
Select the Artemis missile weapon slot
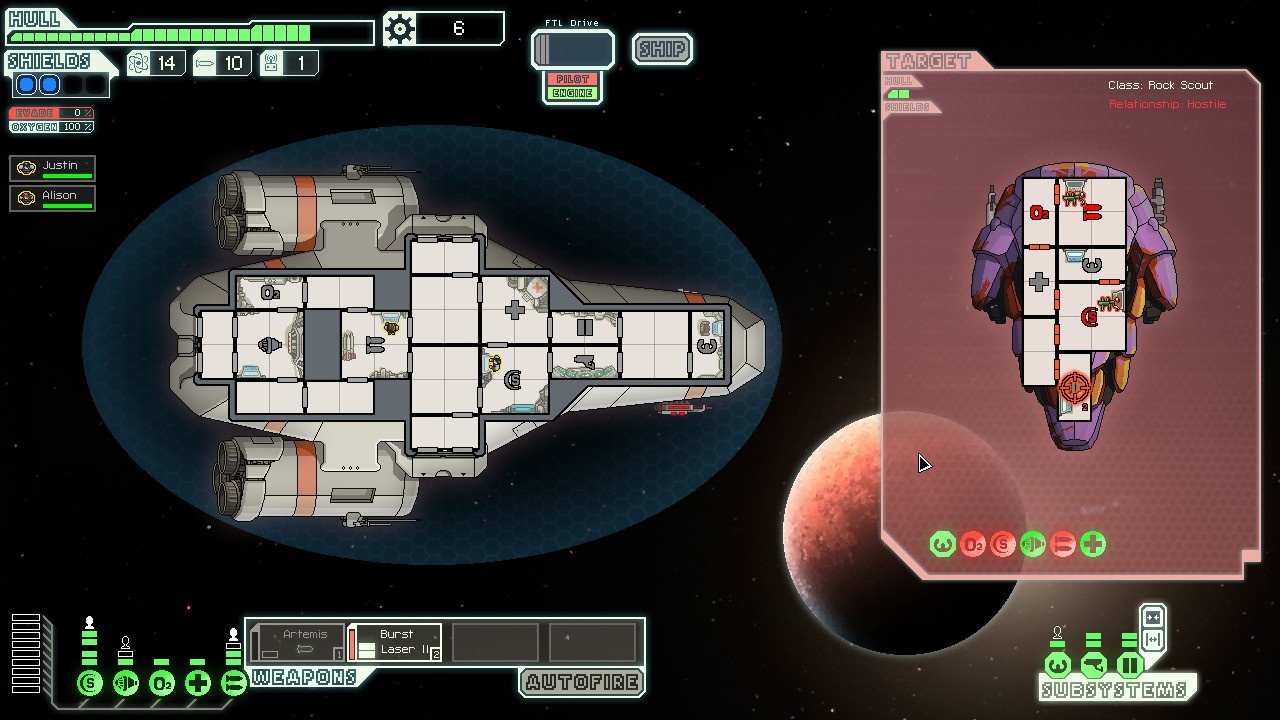pos(298,642)
